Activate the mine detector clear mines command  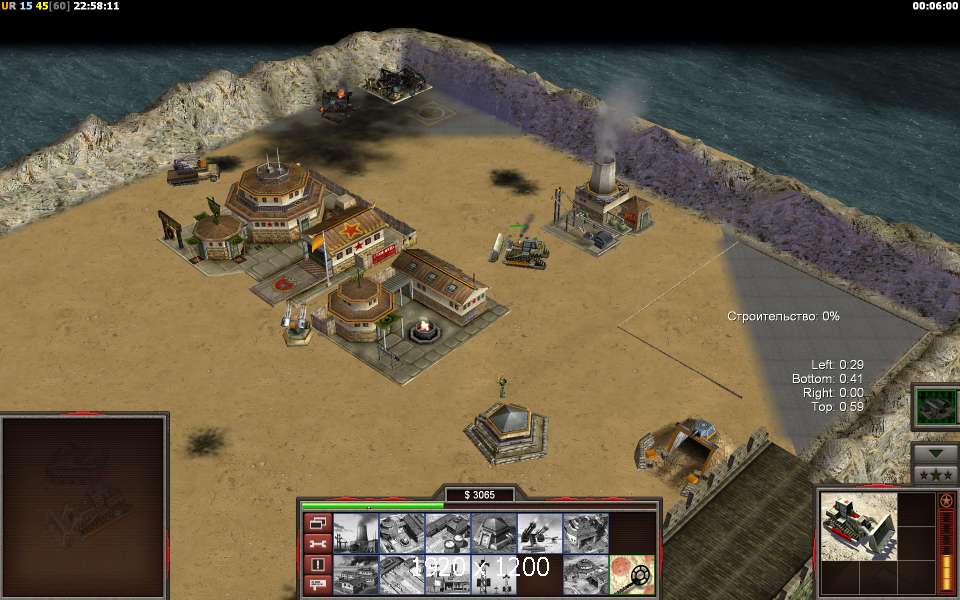point(632,574)
